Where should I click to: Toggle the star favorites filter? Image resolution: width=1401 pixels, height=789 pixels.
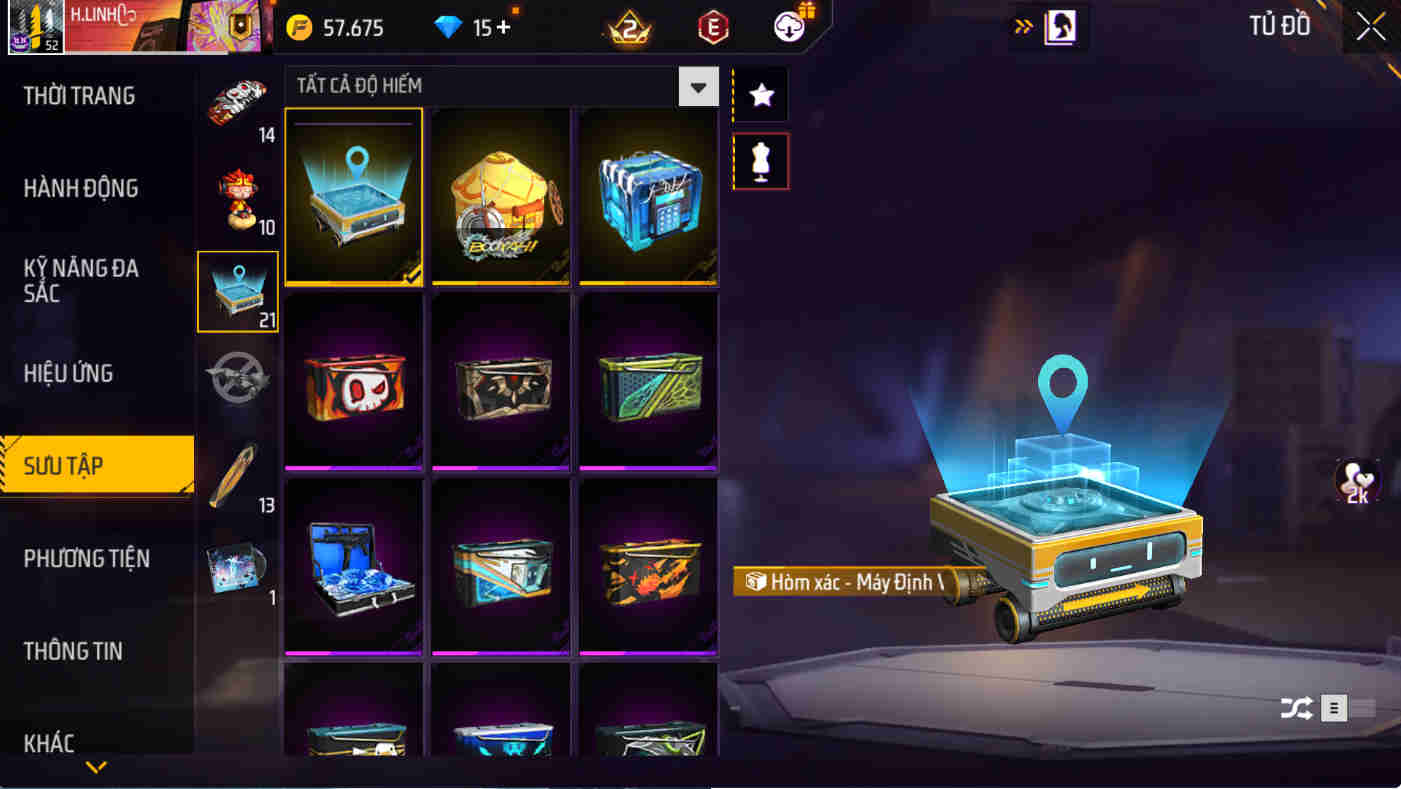[x=760, y=92]
